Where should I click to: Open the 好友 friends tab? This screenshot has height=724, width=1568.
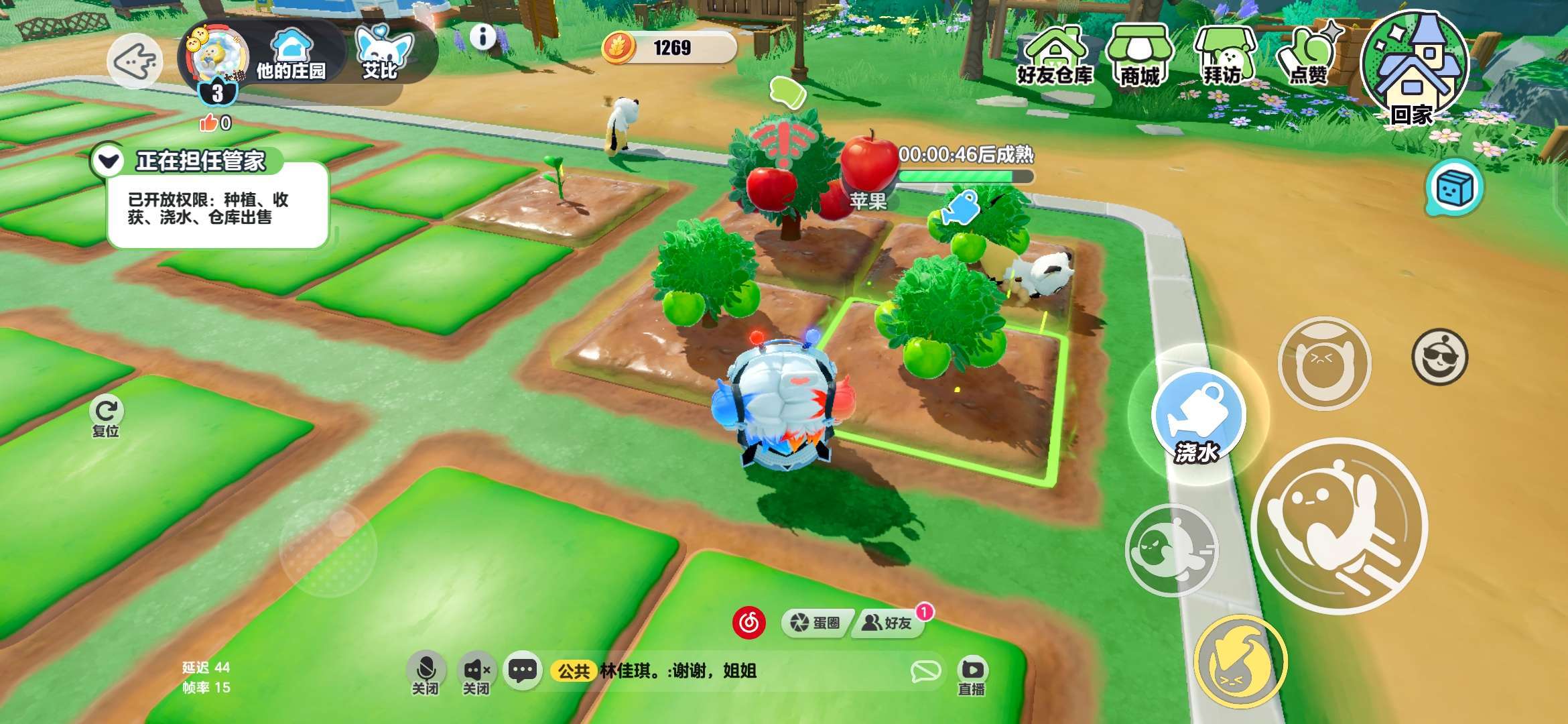click(x=889, y=623)
